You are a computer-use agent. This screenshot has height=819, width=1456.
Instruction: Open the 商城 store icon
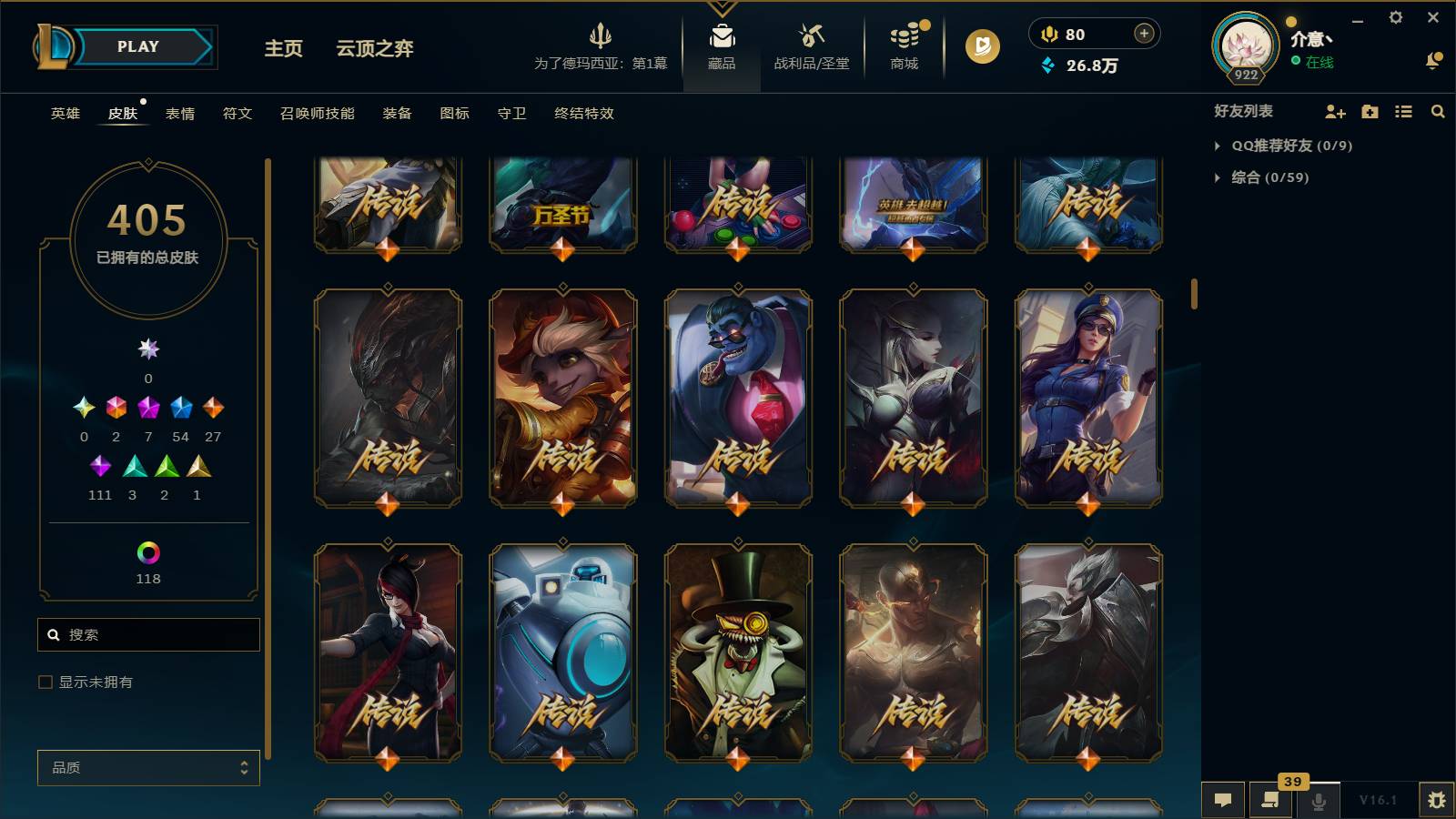pyautogui.click(x=904, y=45)
